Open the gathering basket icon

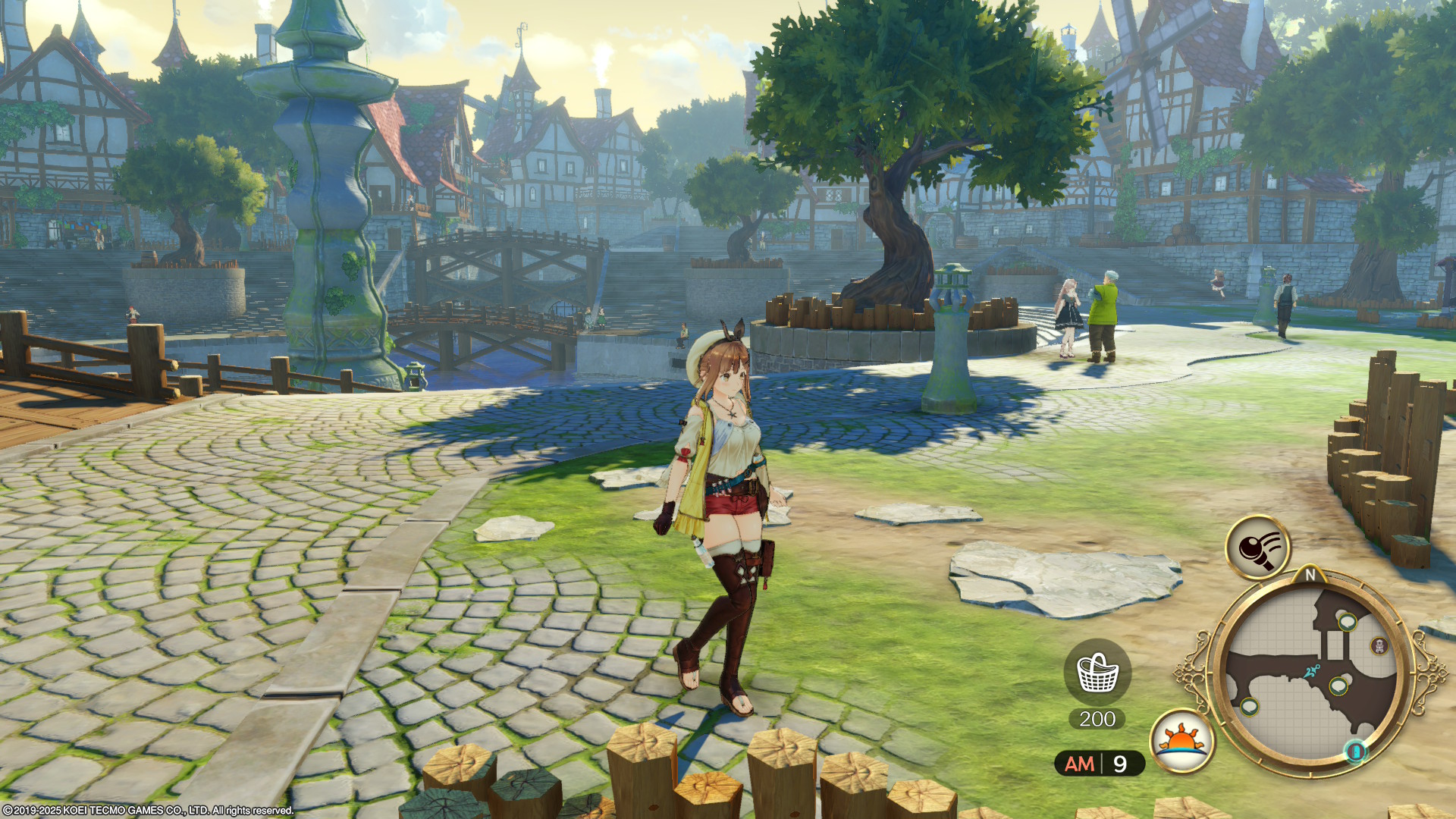click(1097, 672)
